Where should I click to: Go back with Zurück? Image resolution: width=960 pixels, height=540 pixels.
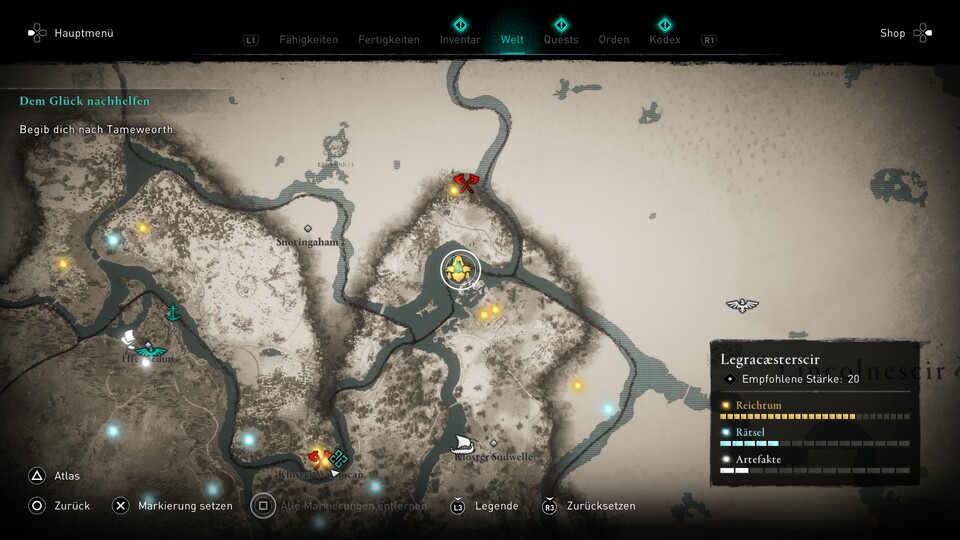point(72,506)
